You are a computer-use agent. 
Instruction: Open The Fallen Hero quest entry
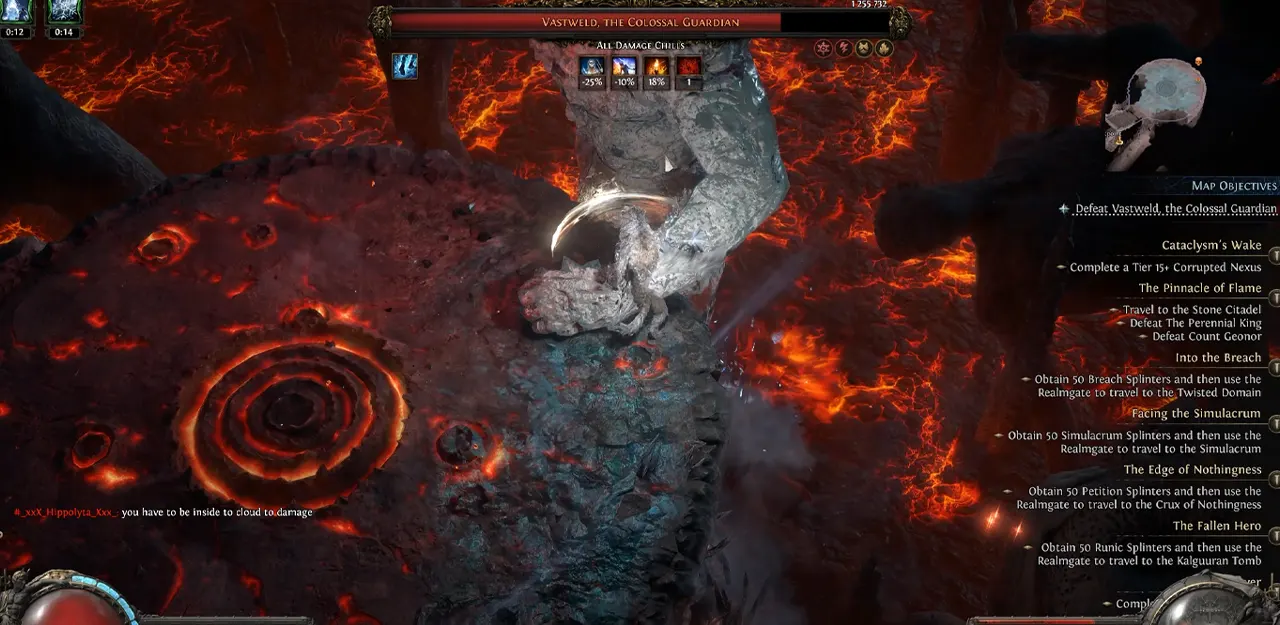[x=1217, y=525]
